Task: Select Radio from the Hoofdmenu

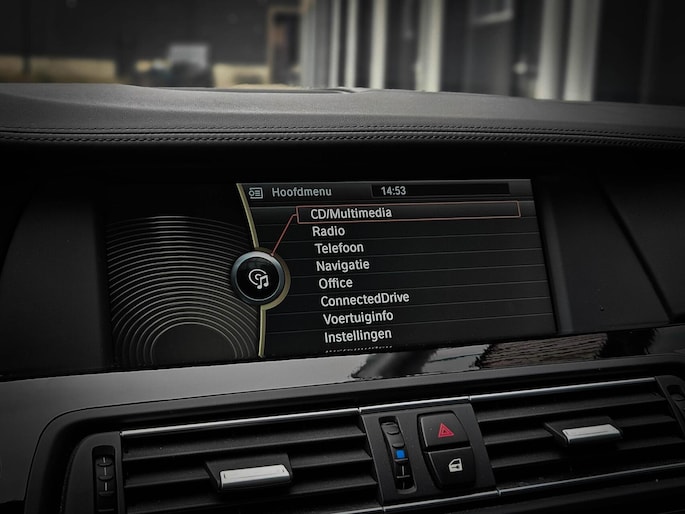Action: [x=328, y=231]
